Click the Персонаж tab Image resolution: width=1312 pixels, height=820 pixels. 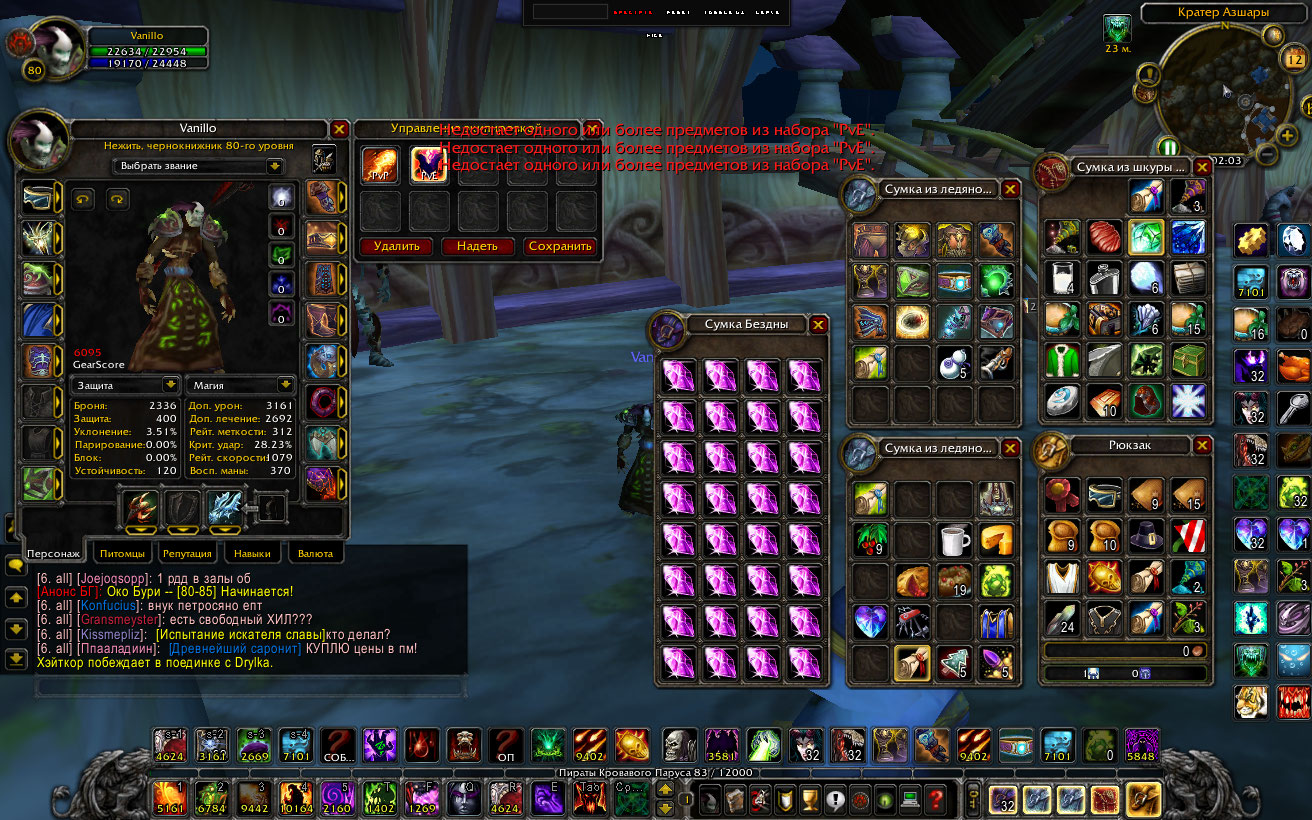54,553
